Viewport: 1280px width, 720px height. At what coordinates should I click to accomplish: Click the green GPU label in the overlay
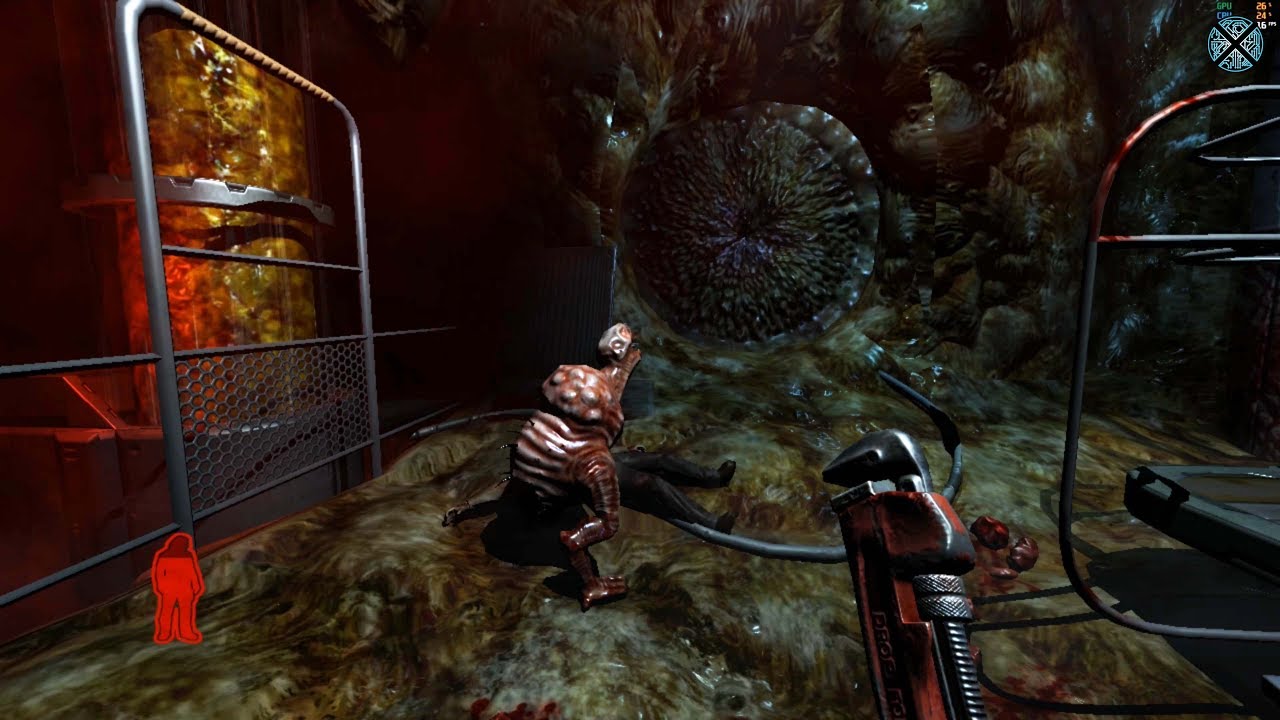[1223, 6]
